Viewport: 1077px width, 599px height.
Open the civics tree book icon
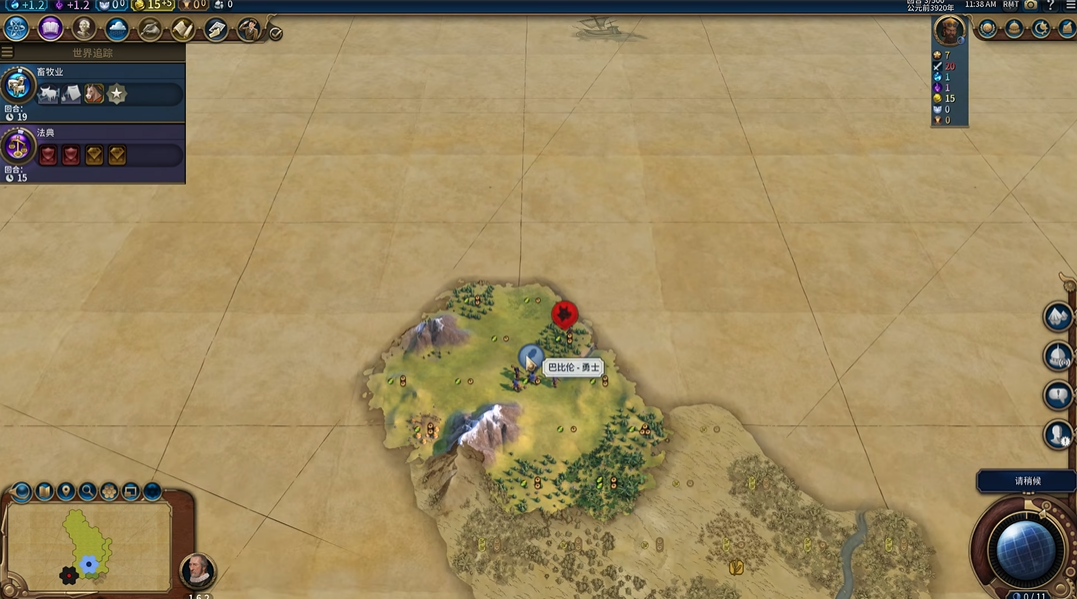tap(50, 28)
